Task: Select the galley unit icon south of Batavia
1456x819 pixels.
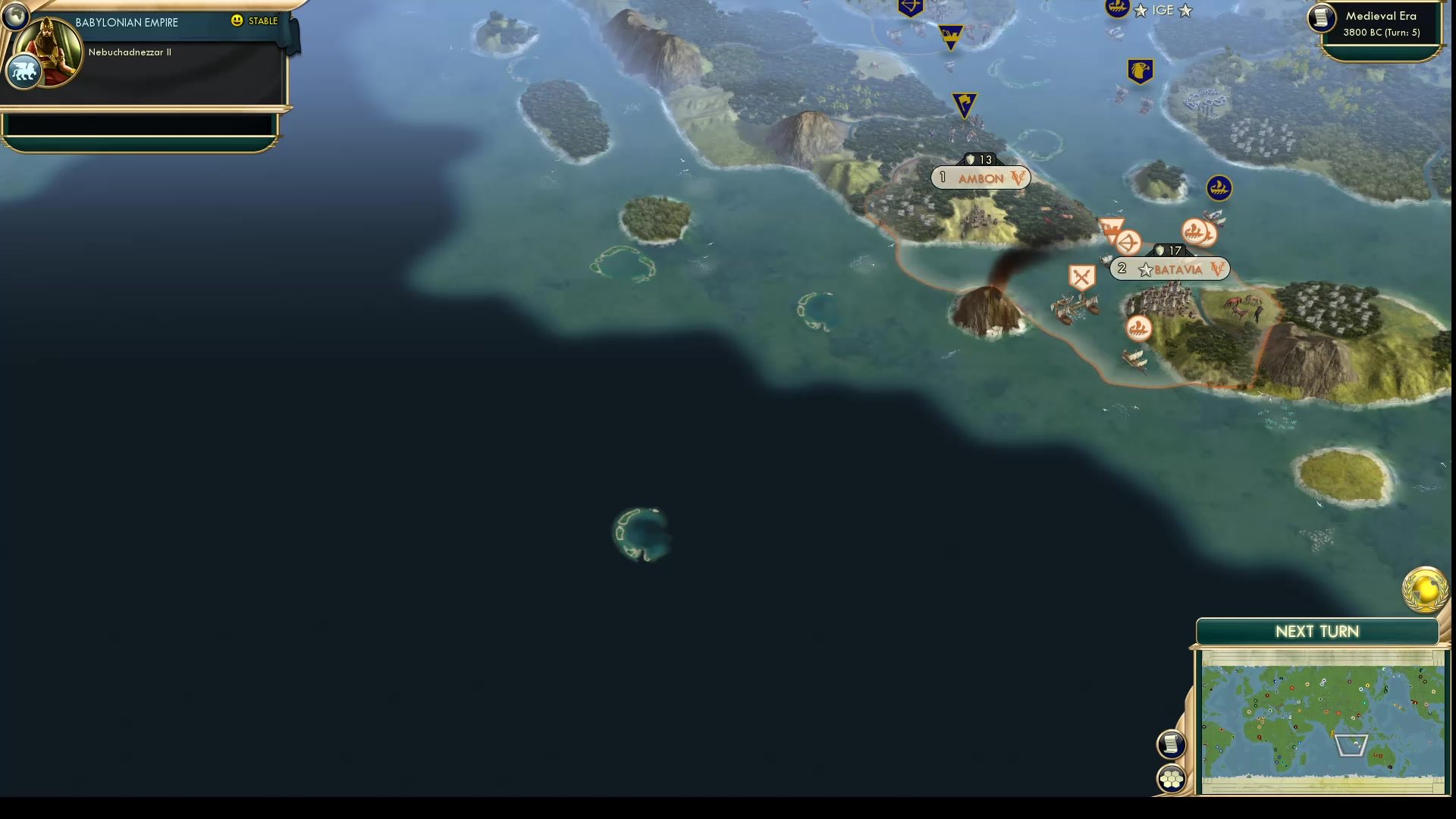Action: pos(1138,329)
